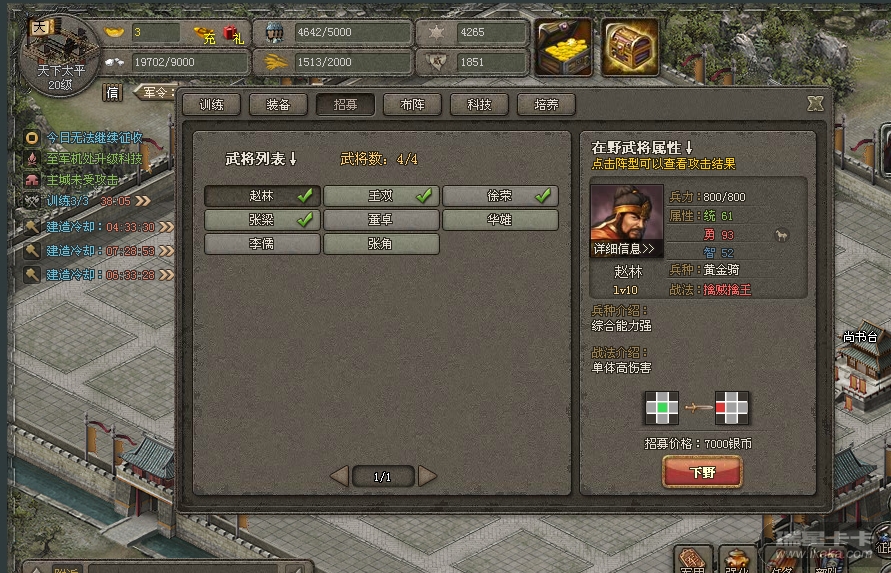Pick general 张梁 from the list
Image resolution: width=891 pixels, height=573 pixels.
pos(262,220)
